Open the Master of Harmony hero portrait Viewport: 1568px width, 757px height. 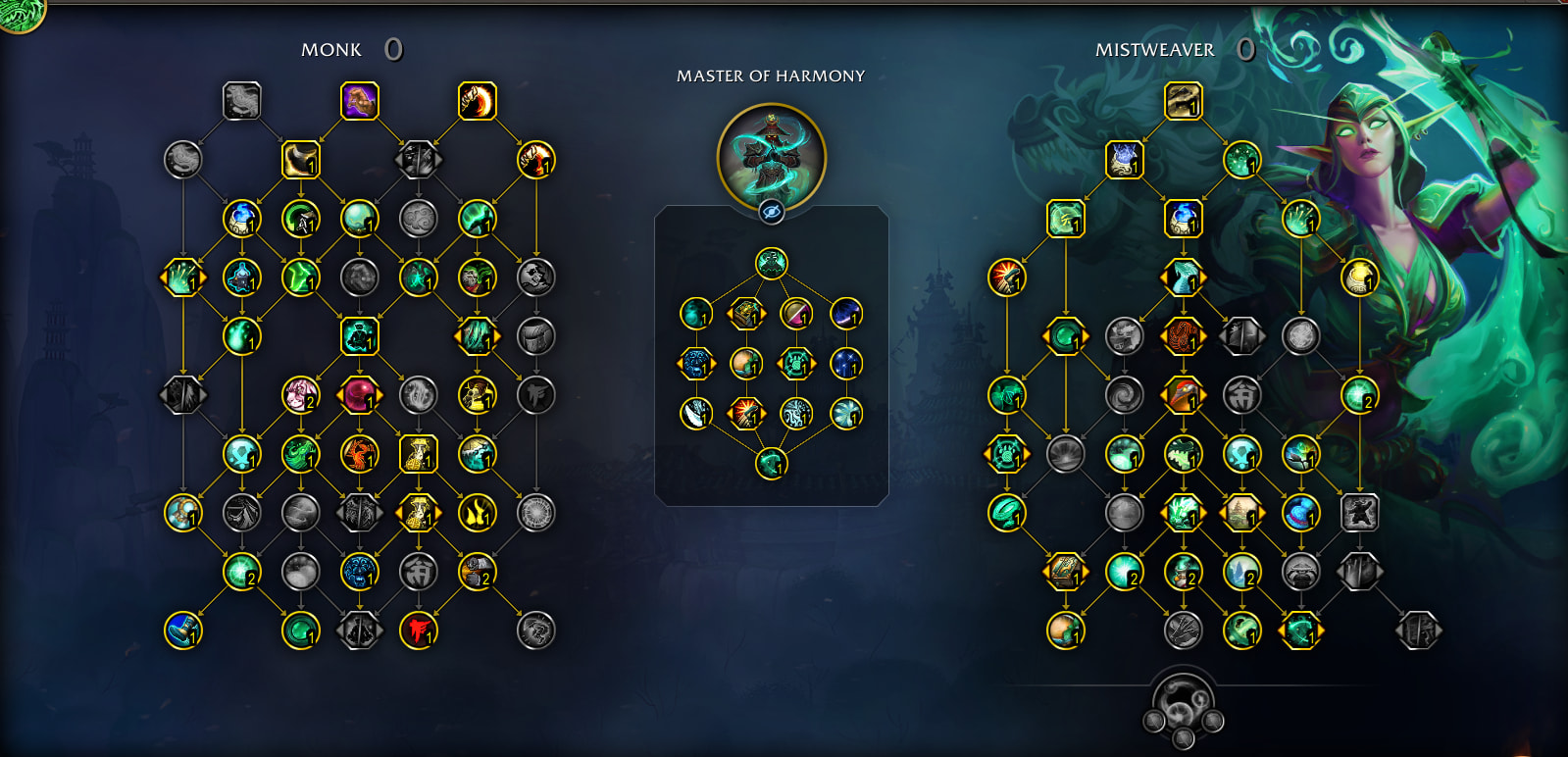pyautogui.click(x=772, y=155)
